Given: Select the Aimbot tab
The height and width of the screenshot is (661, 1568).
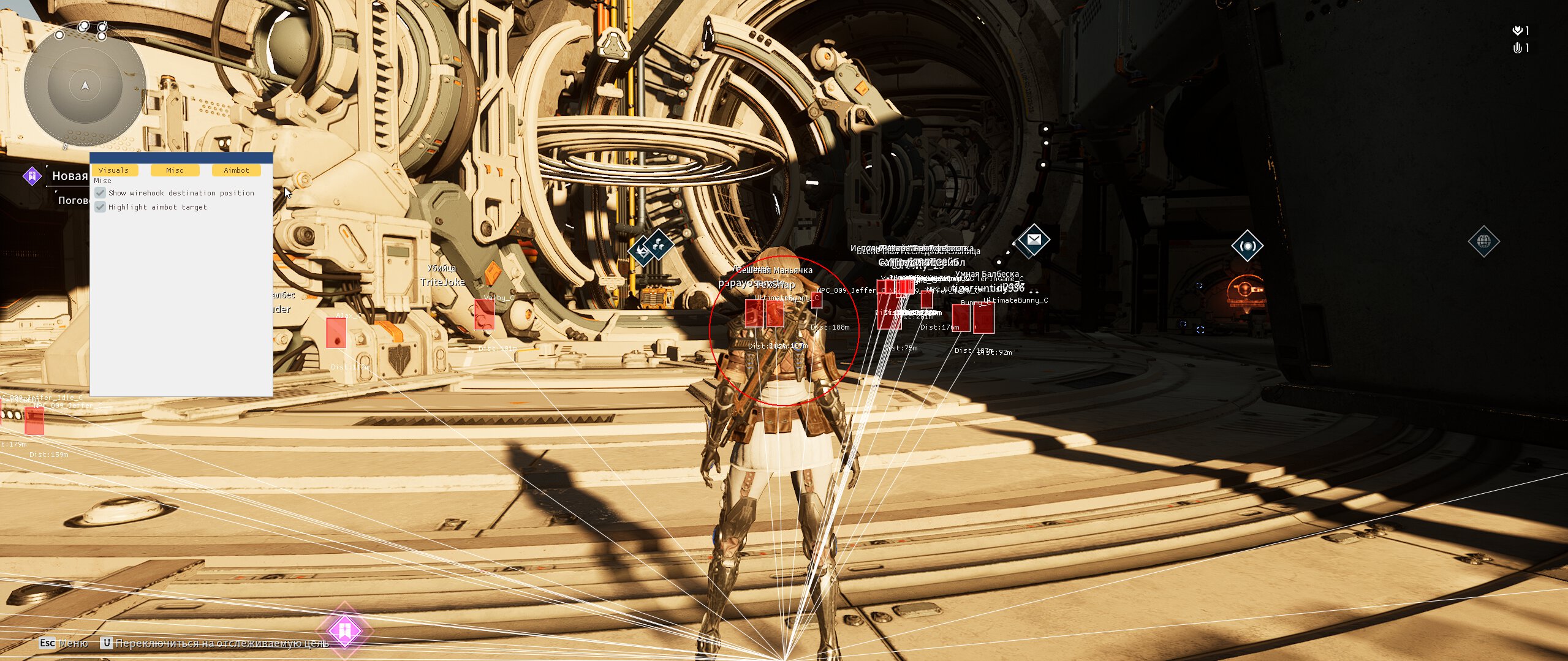Looking at the screenshot, I should (236, 170).
